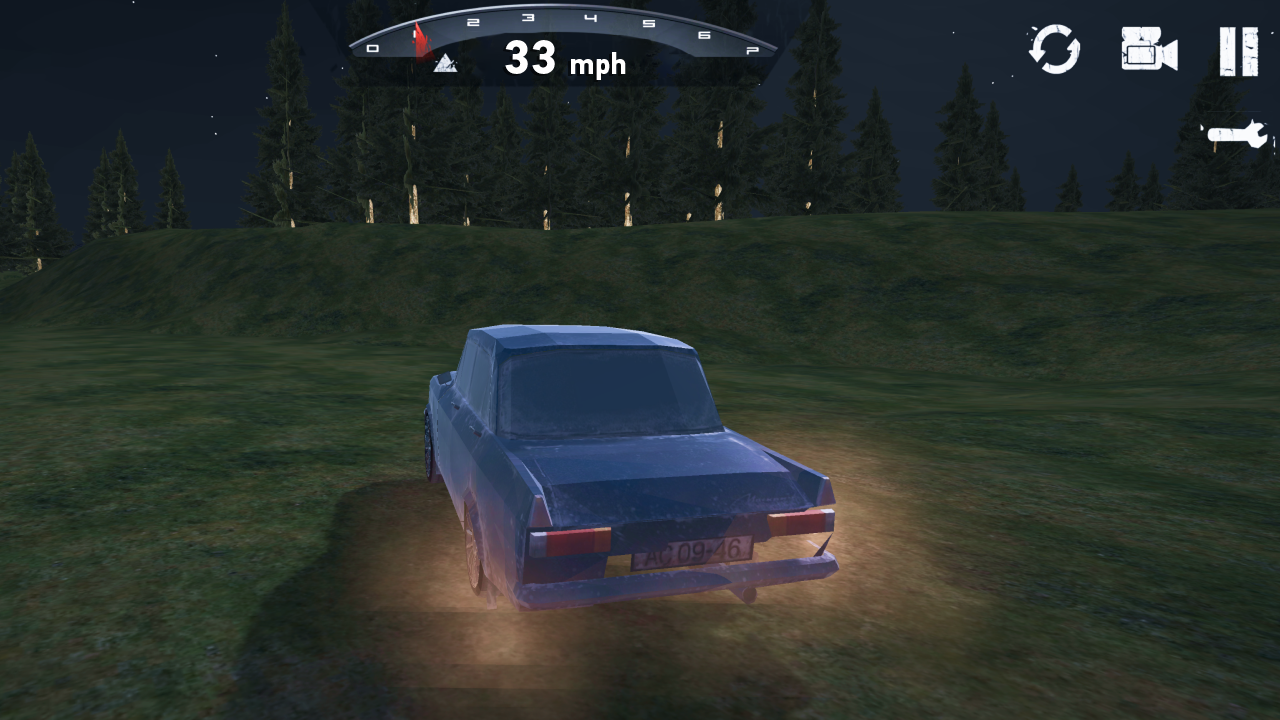This screenshot has height=720, width=1280.
Task: Open vehicle repairs via the wrench icon
Action: point(1237,133)
